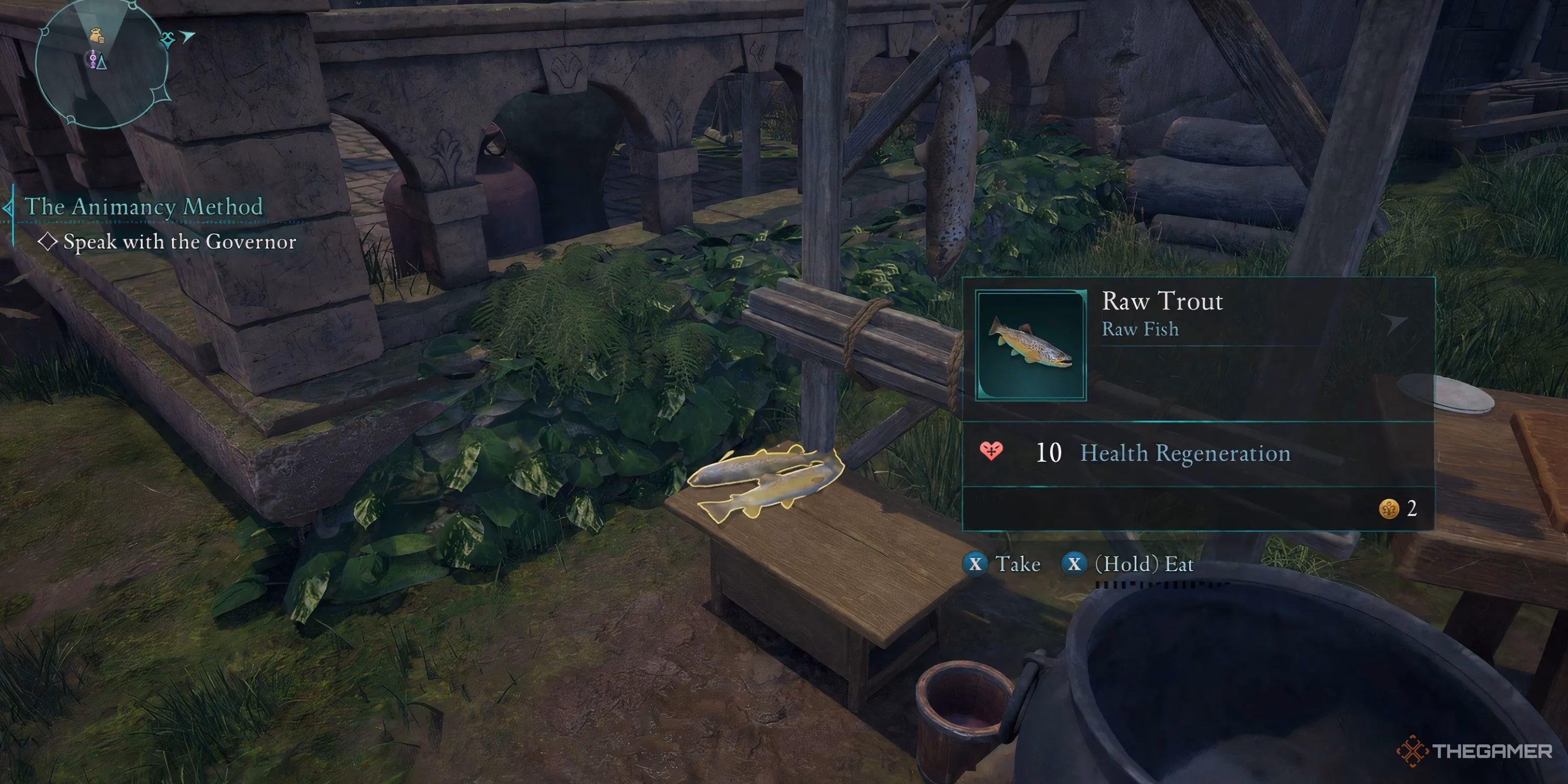1568x784 pixels.
Task: Click the bag marker on the minimap
Action: [96, 36]
